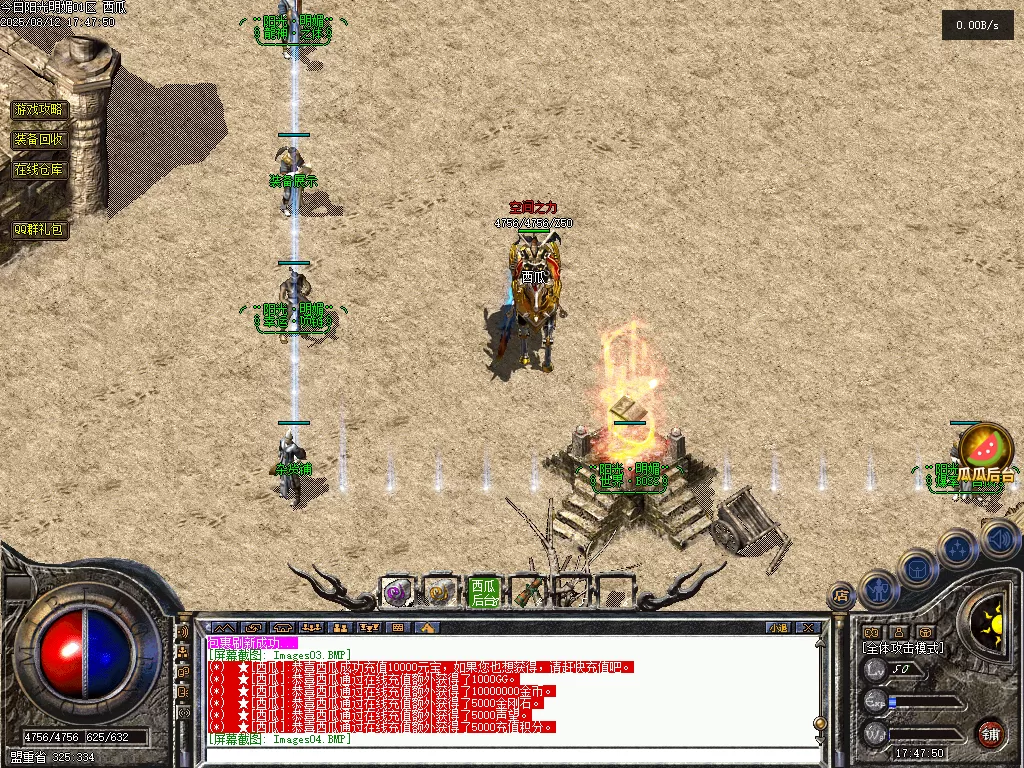Viewport: 1024px width, 768px height.
Task: Open the bag inventory round button
Action: [917, 570]
